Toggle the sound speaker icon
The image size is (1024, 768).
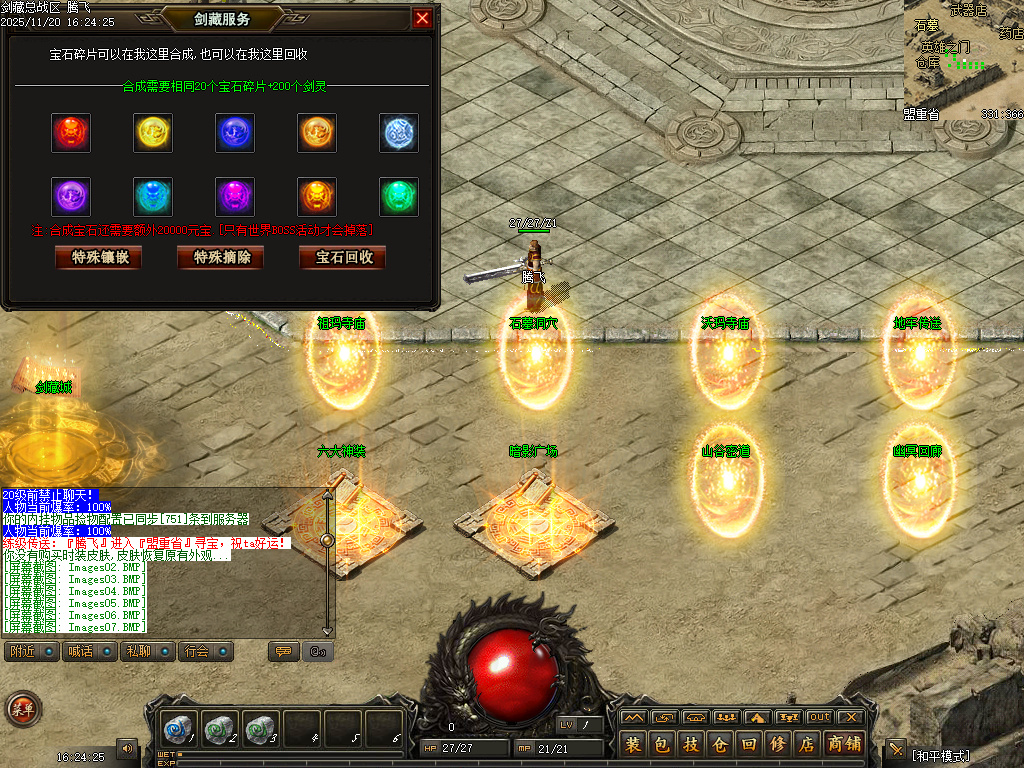(x=127, y=747)
